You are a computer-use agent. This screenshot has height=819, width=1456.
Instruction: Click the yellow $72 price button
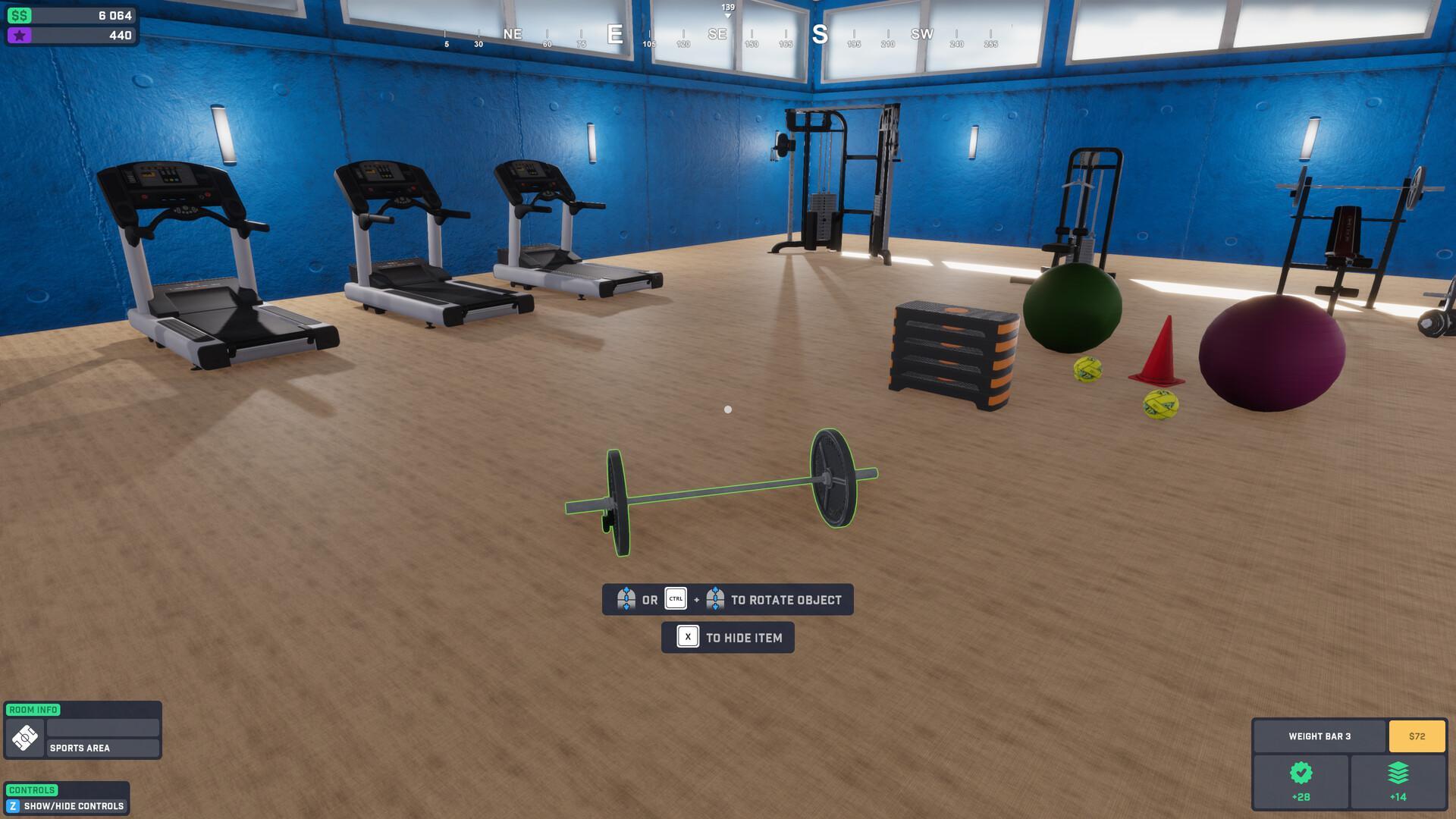point(1417,735)
